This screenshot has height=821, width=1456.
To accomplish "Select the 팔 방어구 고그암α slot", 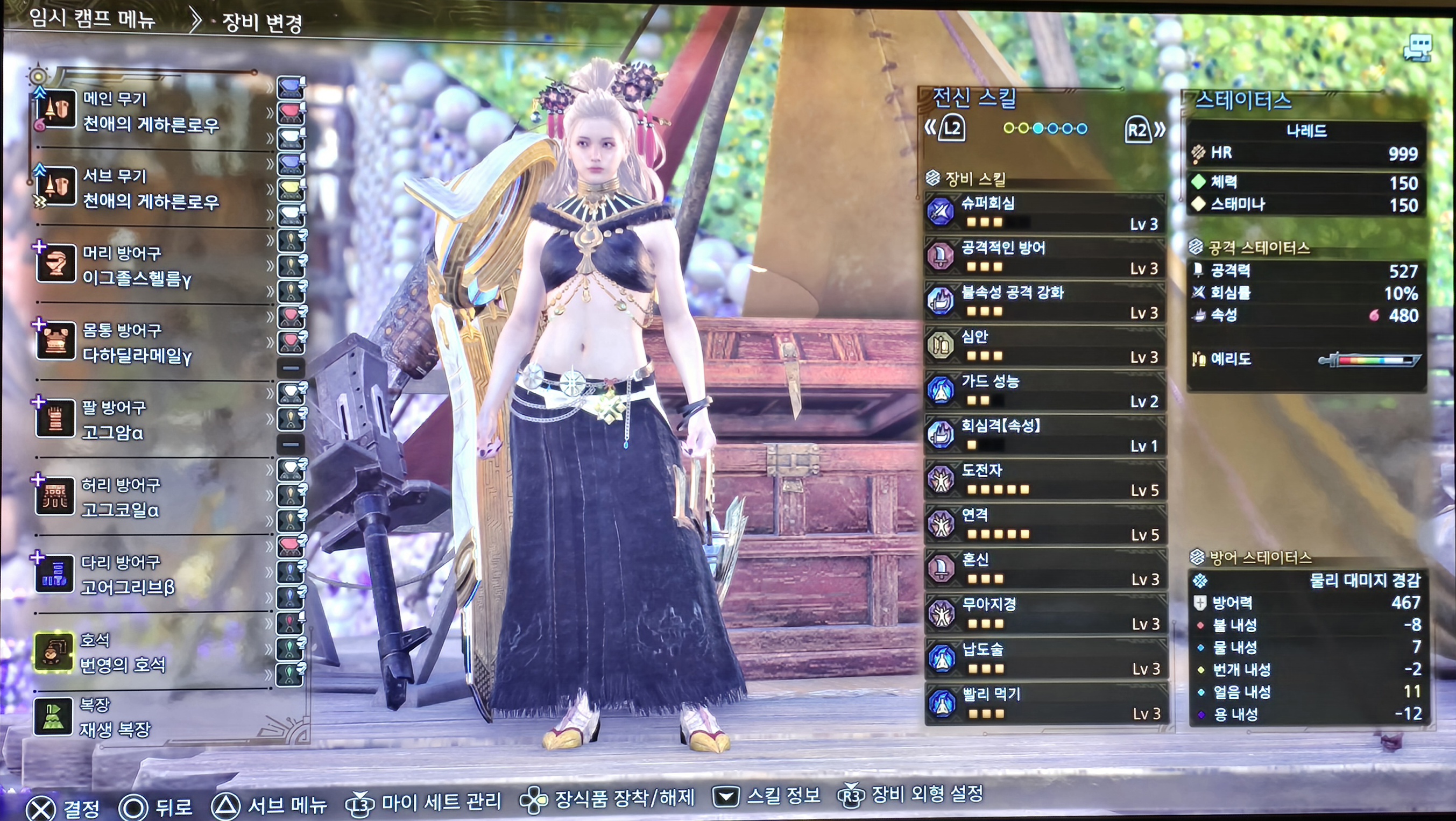I will point(113,420).
